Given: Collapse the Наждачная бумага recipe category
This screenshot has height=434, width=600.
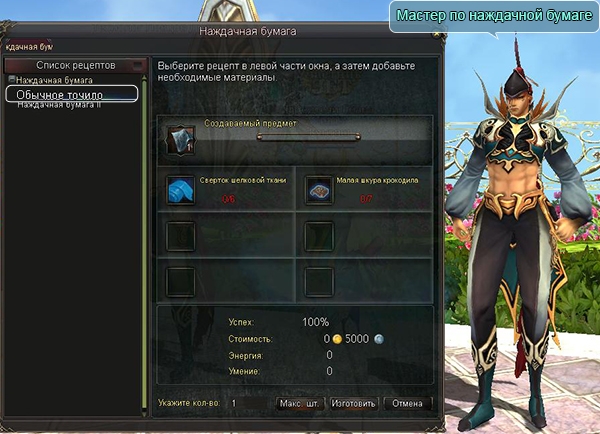Looking at the screenshot, I should pos(11,79).
